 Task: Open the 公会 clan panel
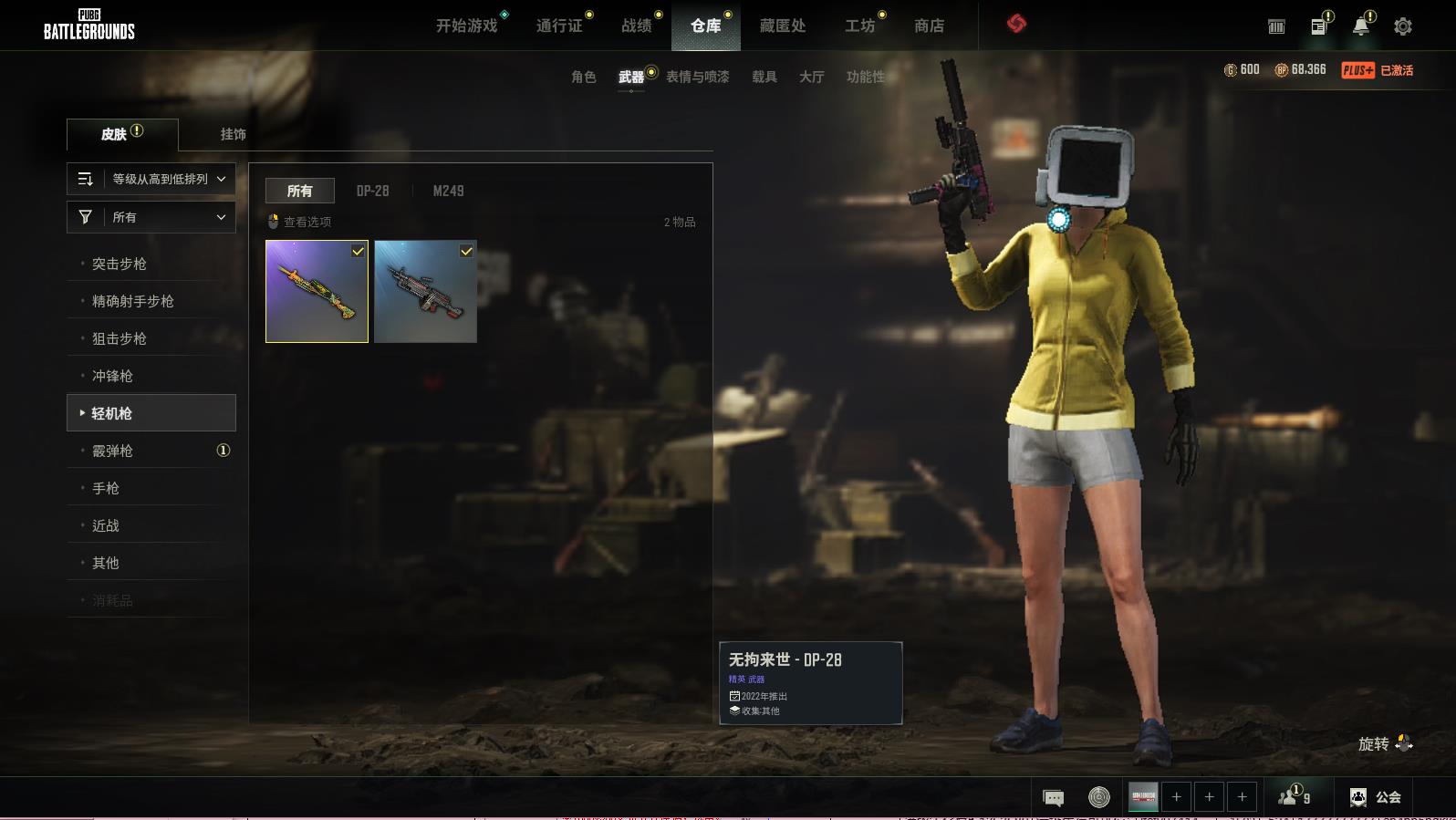click(x=1376, y=797)
